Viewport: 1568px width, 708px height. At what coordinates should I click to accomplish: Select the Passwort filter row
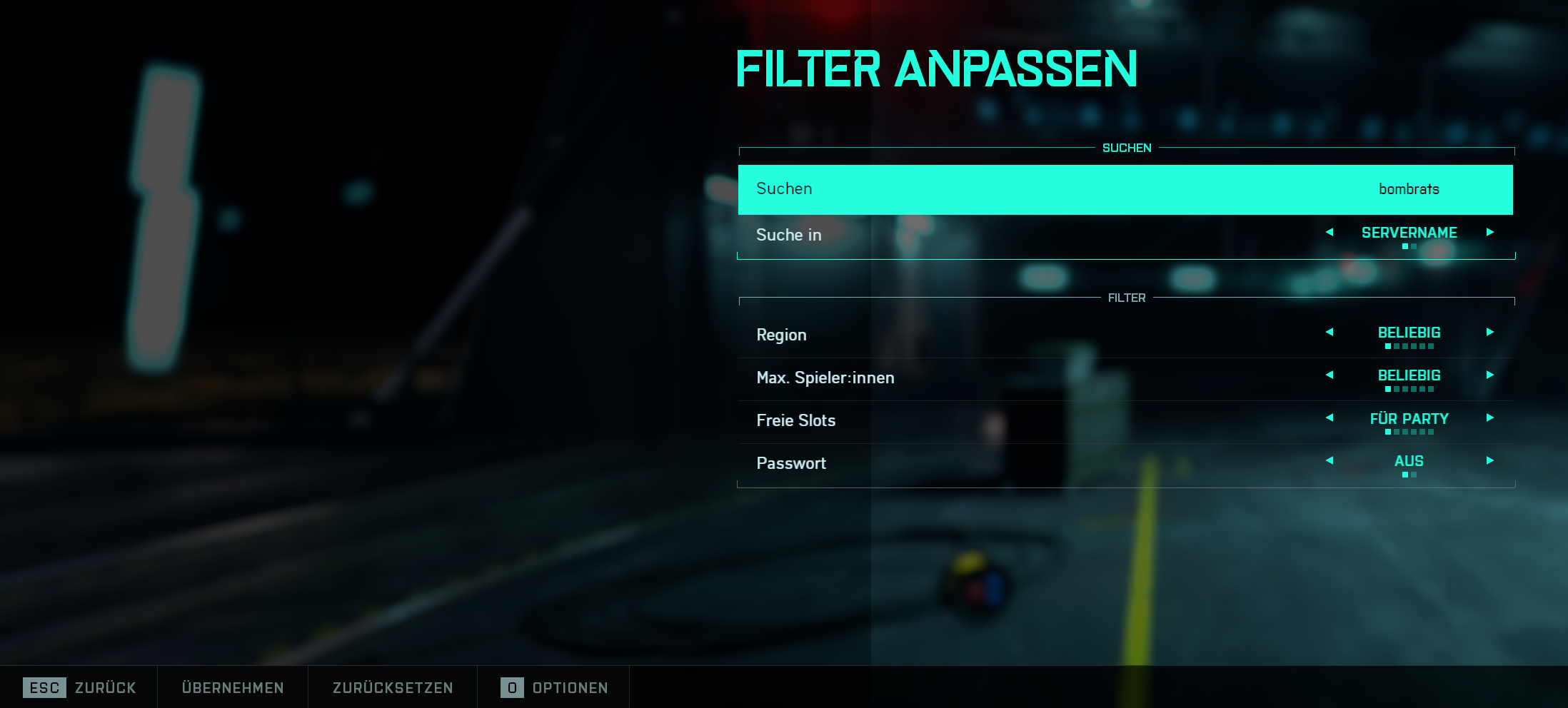click(x=1000, y=463)
